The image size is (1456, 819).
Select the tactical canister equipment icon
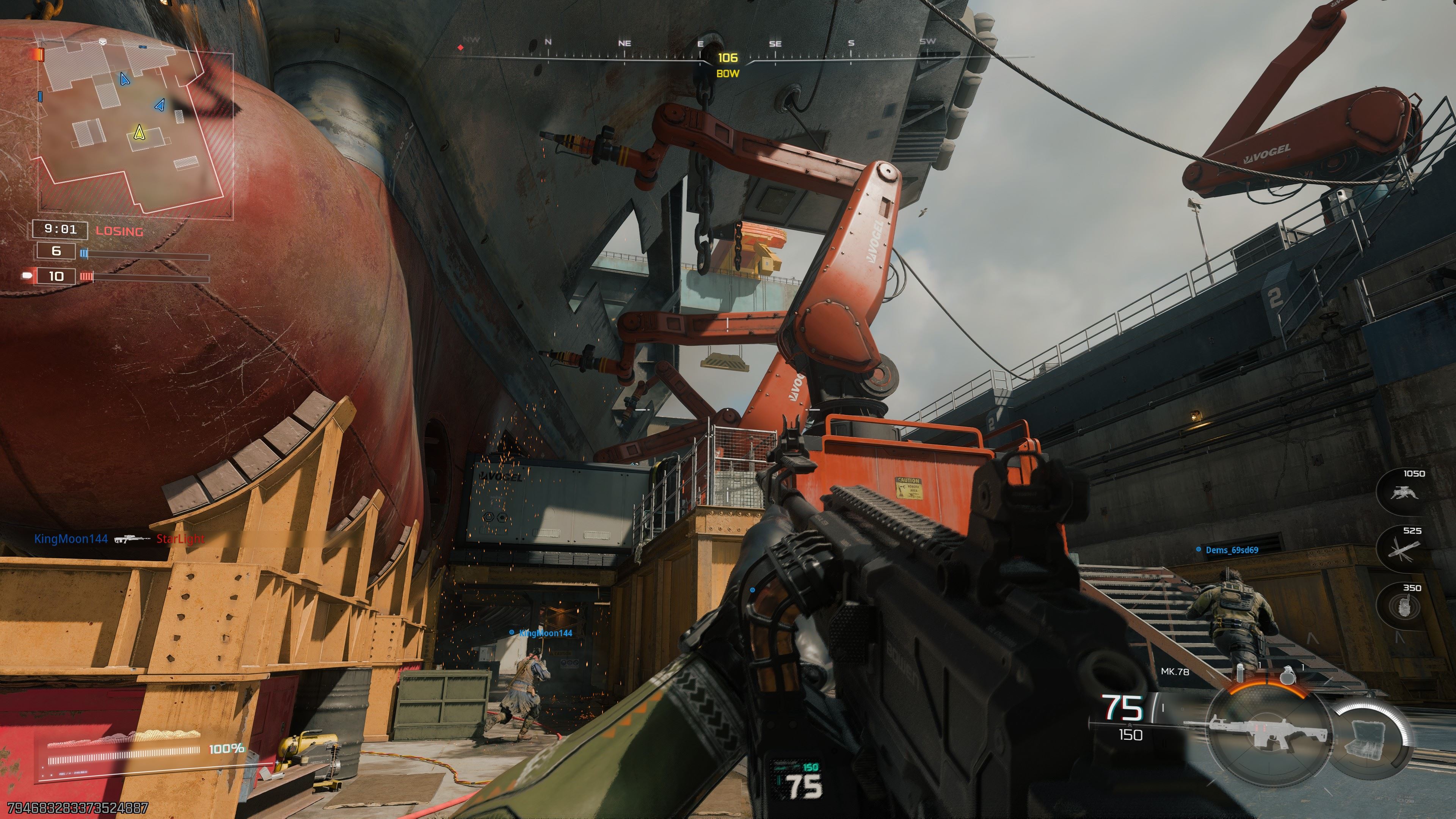pos(1240,673)
